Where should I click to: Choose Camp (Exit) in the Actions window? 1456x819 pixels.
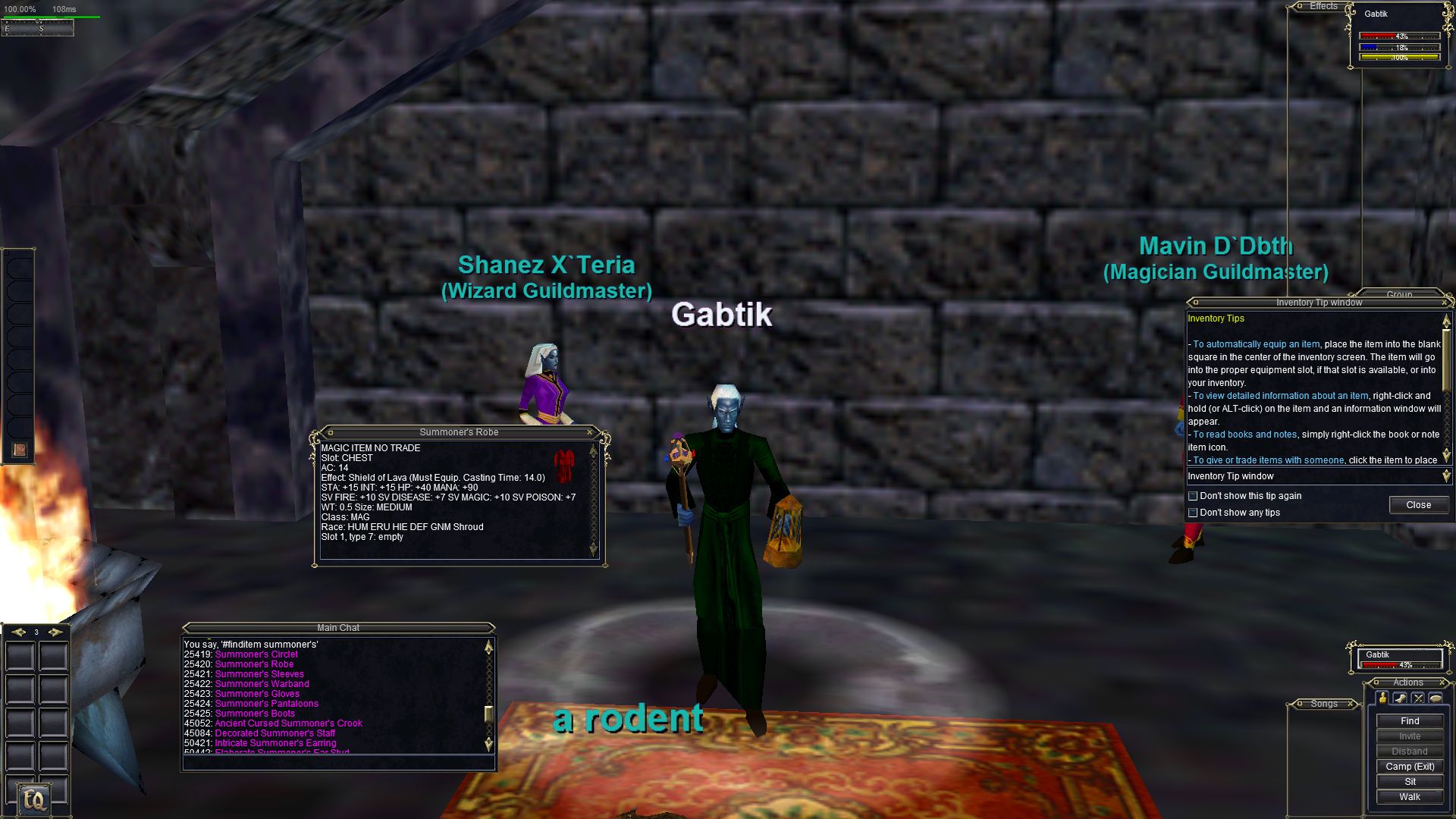[1409, 767]
